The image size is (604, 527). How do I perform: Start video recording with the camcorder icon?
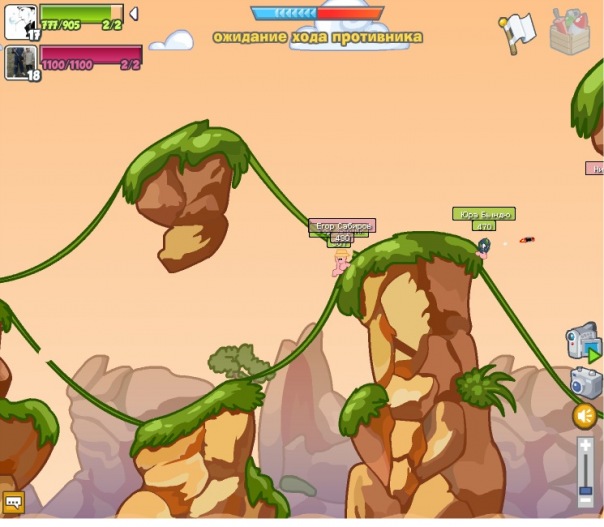[583, 343]
